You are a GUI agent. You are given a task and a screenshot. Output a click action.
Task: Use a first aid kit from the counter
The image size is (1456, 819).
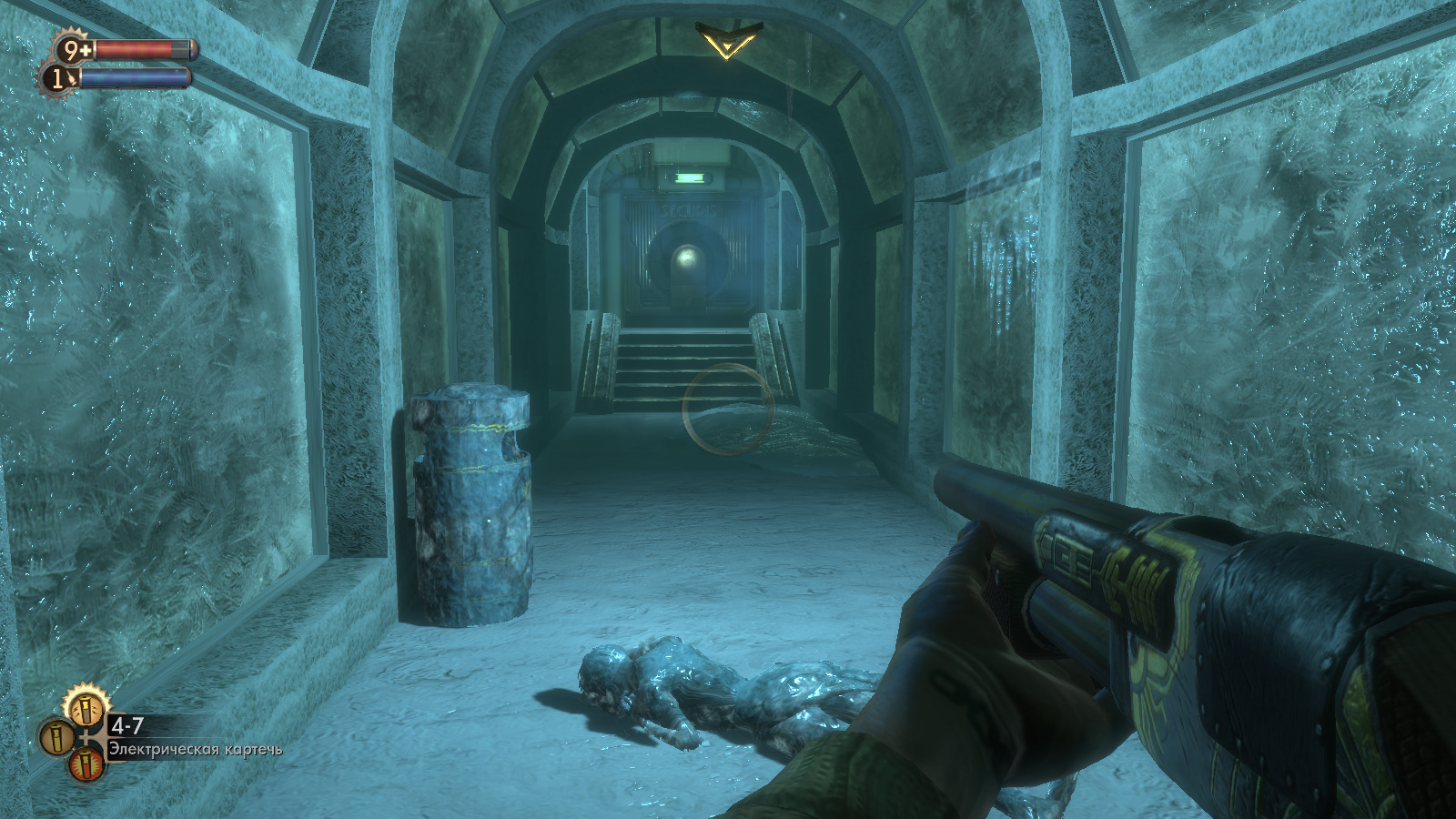pyautogui.click(x=74, y=50)
